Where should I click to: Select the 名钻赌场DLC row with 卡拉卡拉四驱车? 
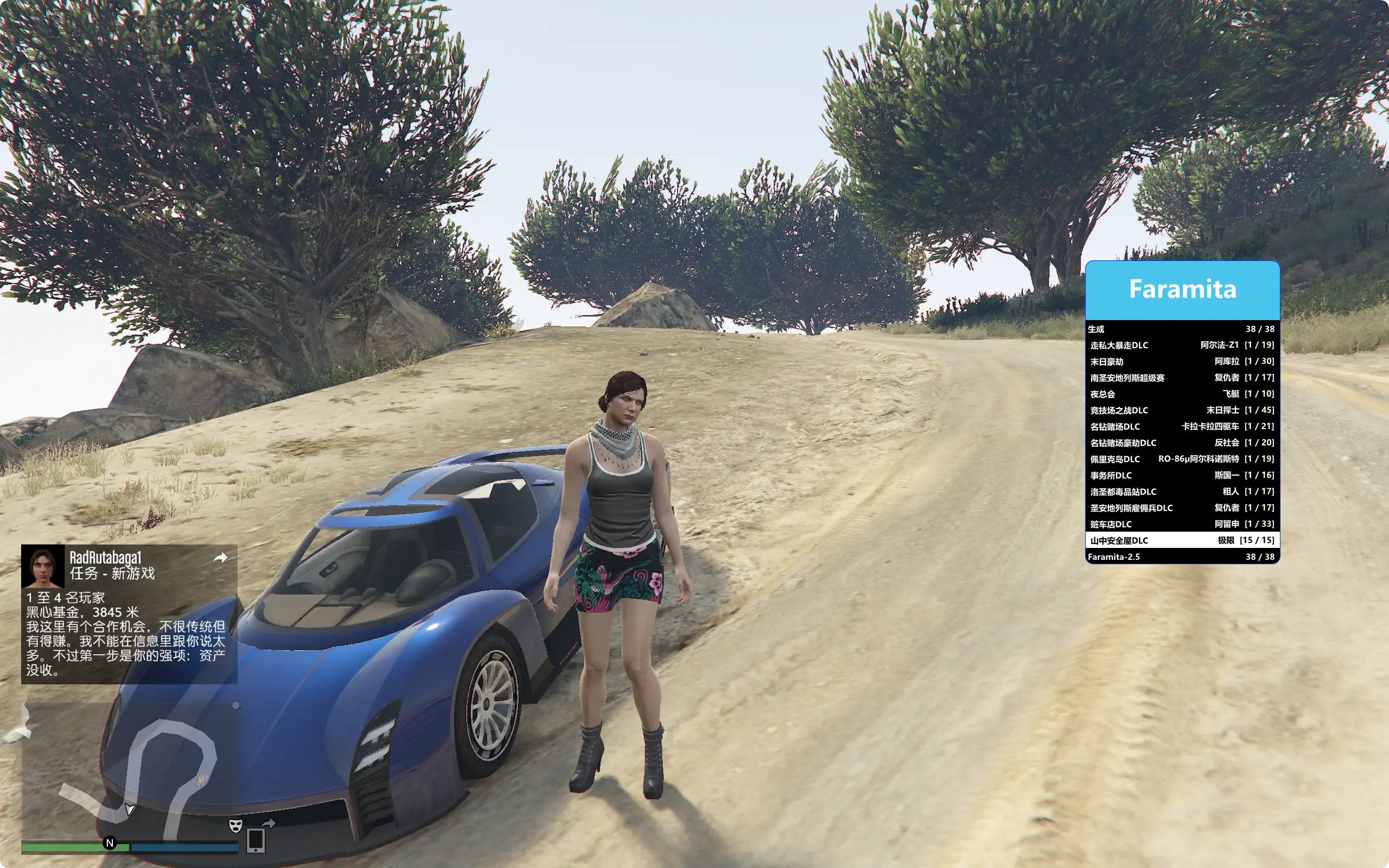point(1182,426)
